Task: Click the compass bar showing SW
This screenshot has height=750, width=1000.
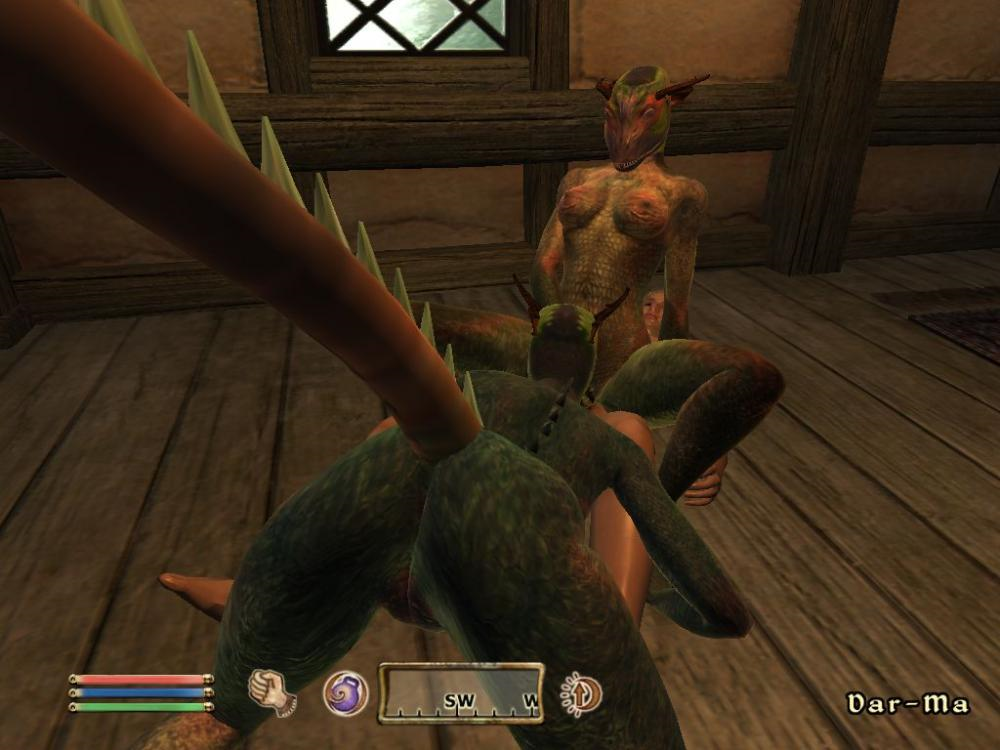Action: (x=461, y=693)
